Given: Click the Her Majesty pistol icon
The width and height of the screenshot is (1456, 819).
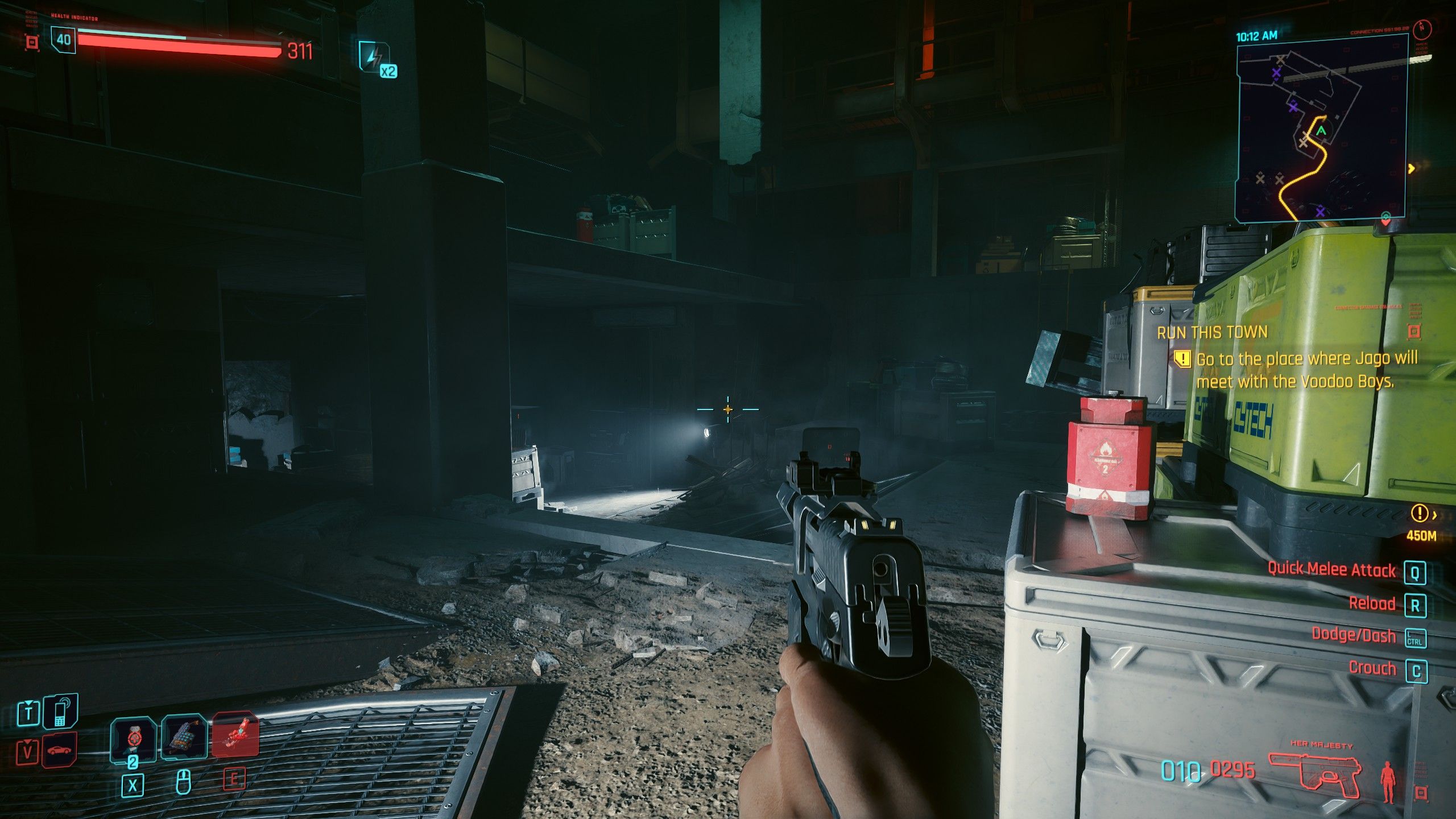Looking at the screenshot, I should pos(1315,774).
